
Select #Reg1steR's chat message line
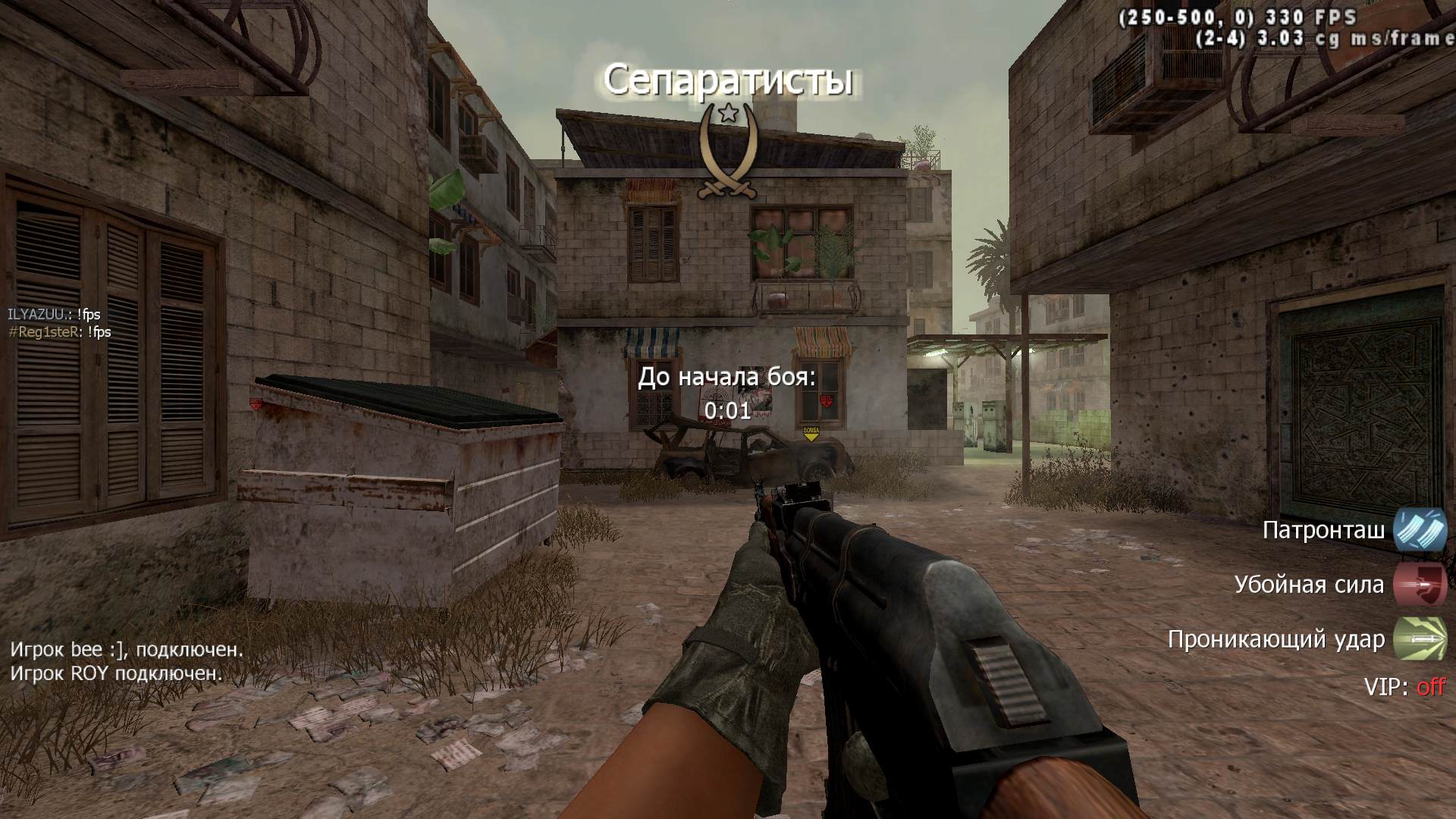point(59,332)
